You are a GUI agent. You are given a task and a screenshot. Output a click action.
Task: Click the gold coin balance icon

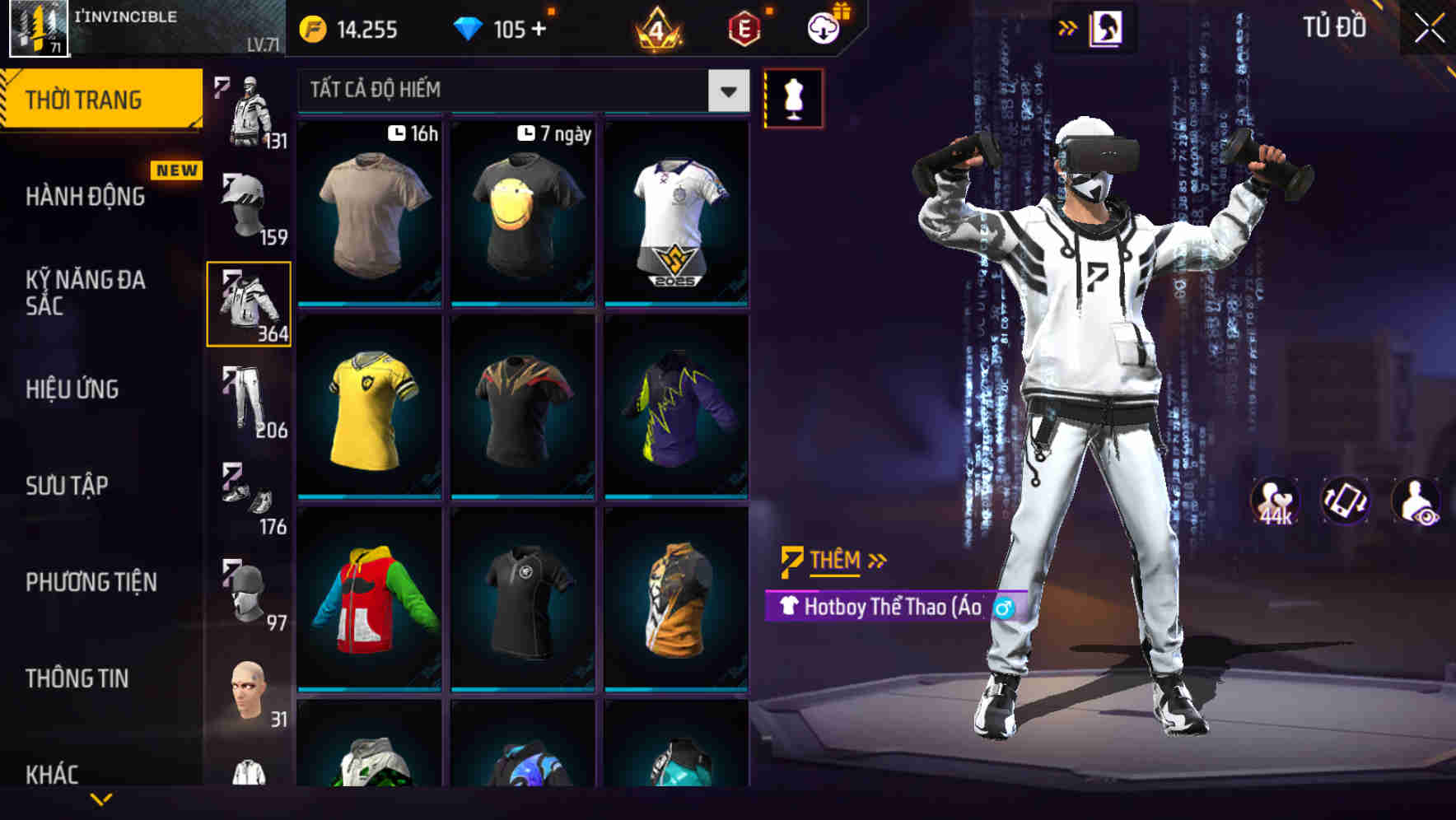313,27
